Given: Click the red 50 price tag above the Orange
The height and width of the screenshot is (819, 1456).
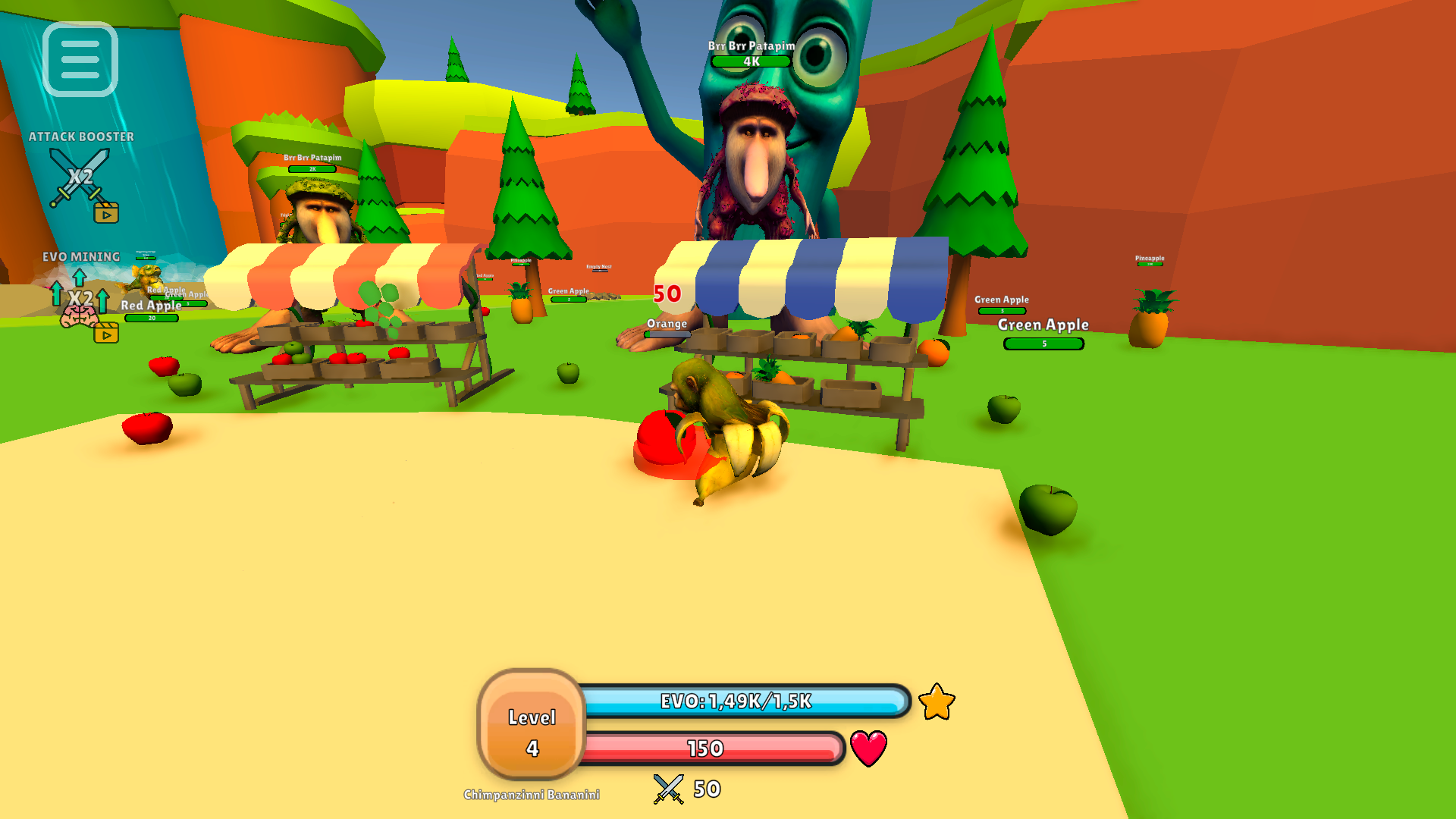Looking at the screenshot, I should [665, 292].
